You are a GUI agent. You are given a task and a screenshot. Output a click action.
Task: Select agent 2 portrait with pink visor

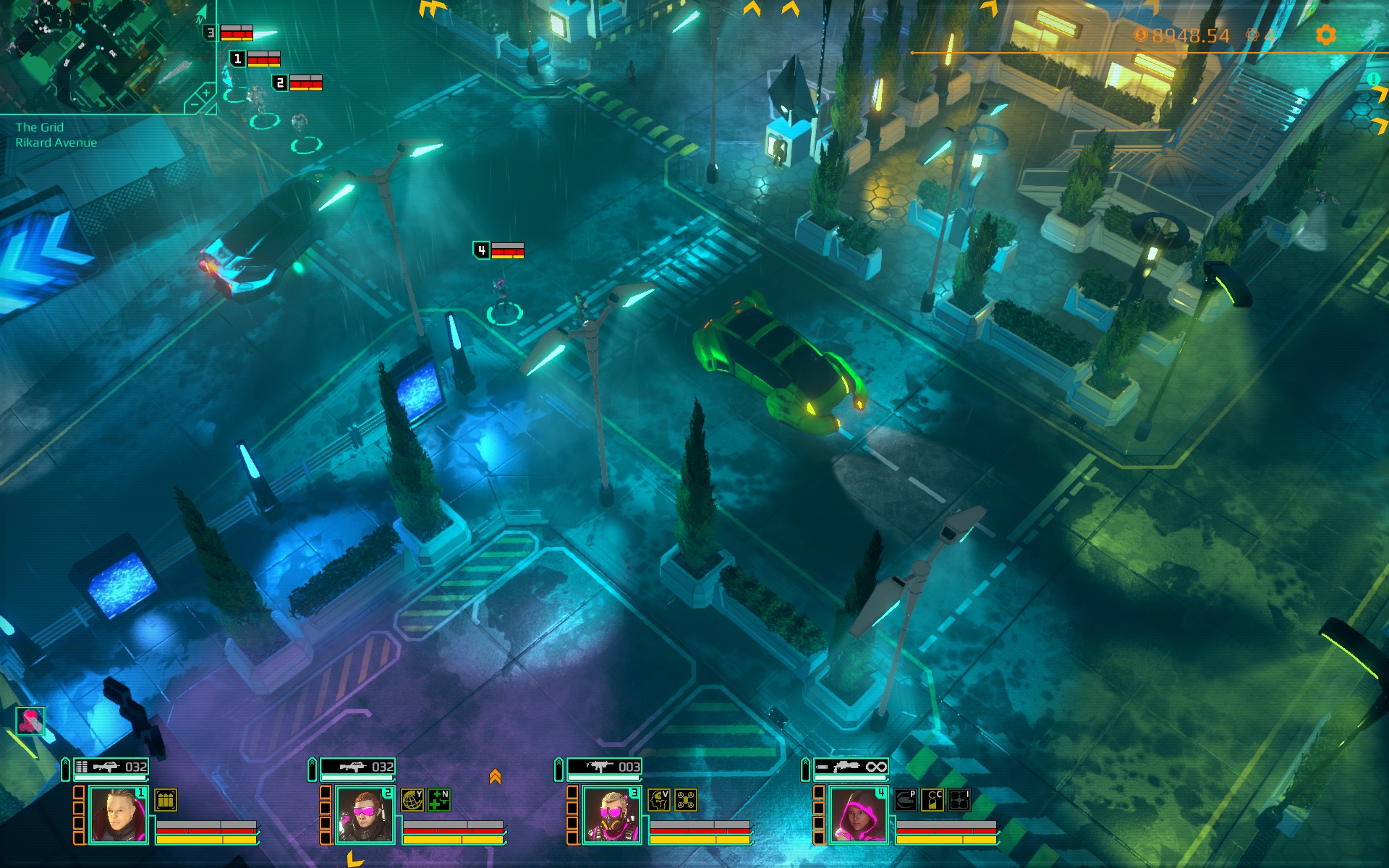(365, 815)
